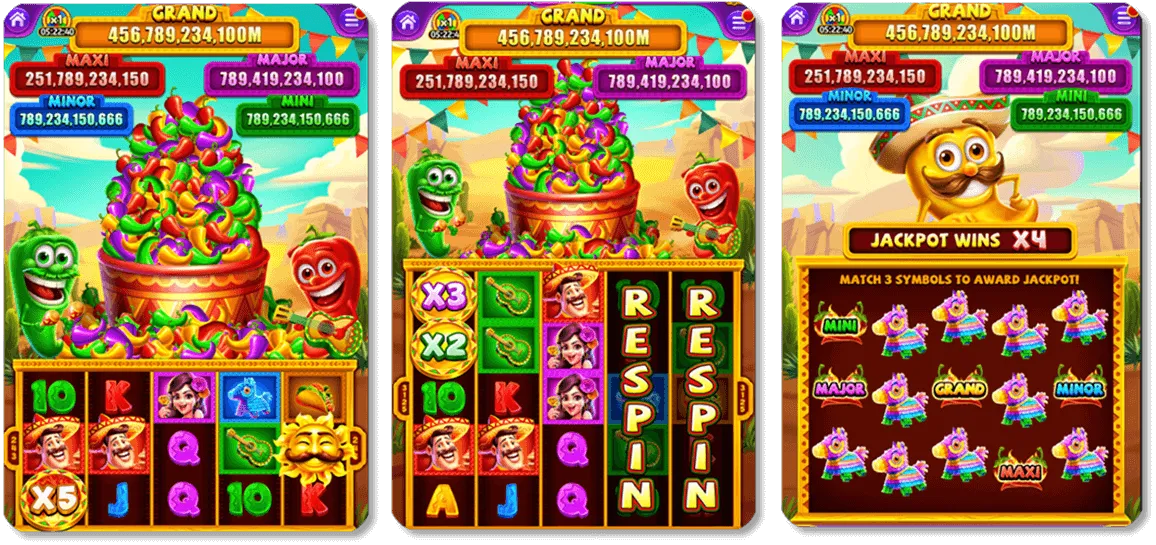Viewport: 1156px width, 545px height.
Task: Open the hamburger menu on the RESPIN screen
Action: pyautogui.click(x=739, y=22)
